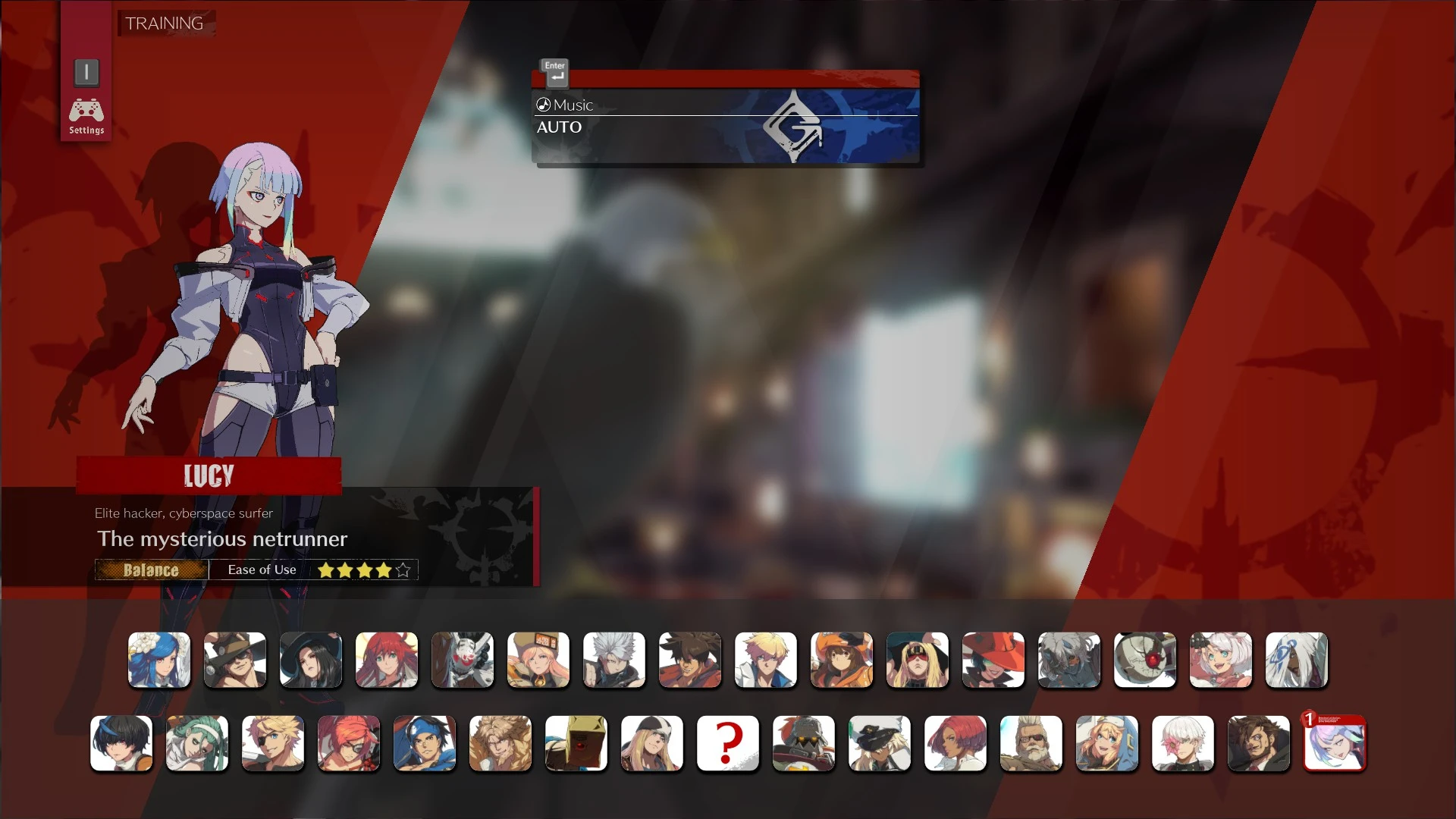Pick the random character '?' tile

727,744
